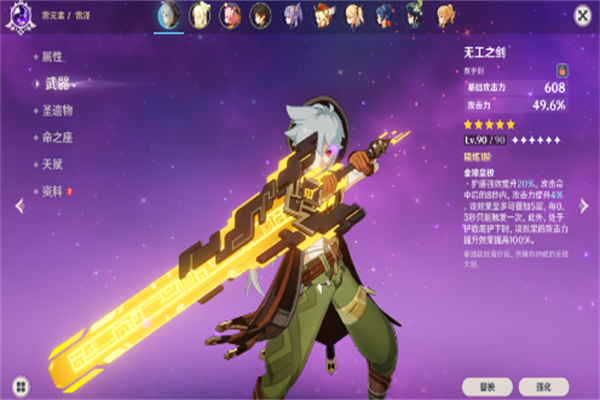
Task: Click the element emblem in the top-left corner
Action: pos(18,15)
